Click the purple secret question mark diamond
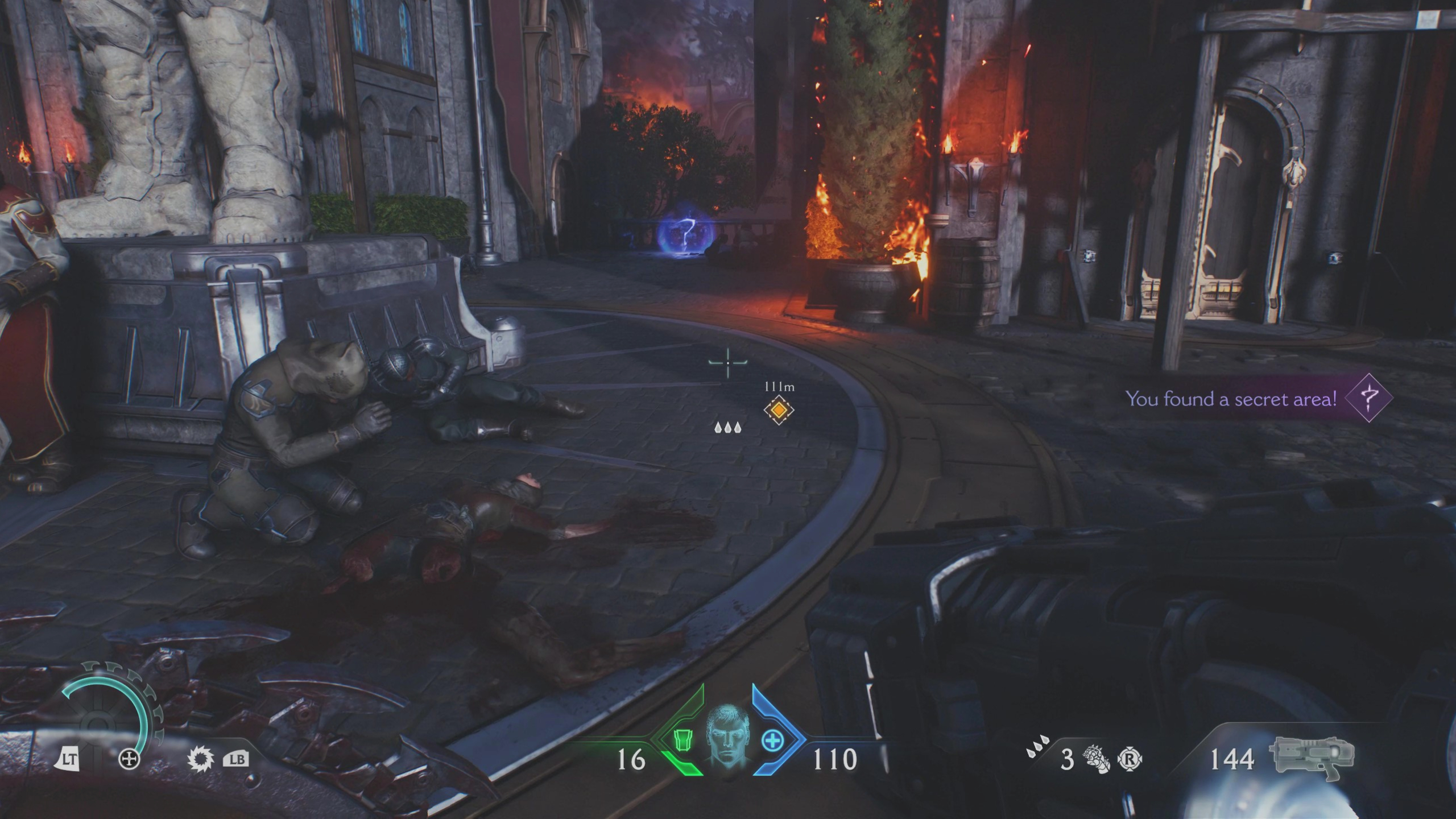The height and width of the screenshot is (819, 1456). pos(1370,398)
